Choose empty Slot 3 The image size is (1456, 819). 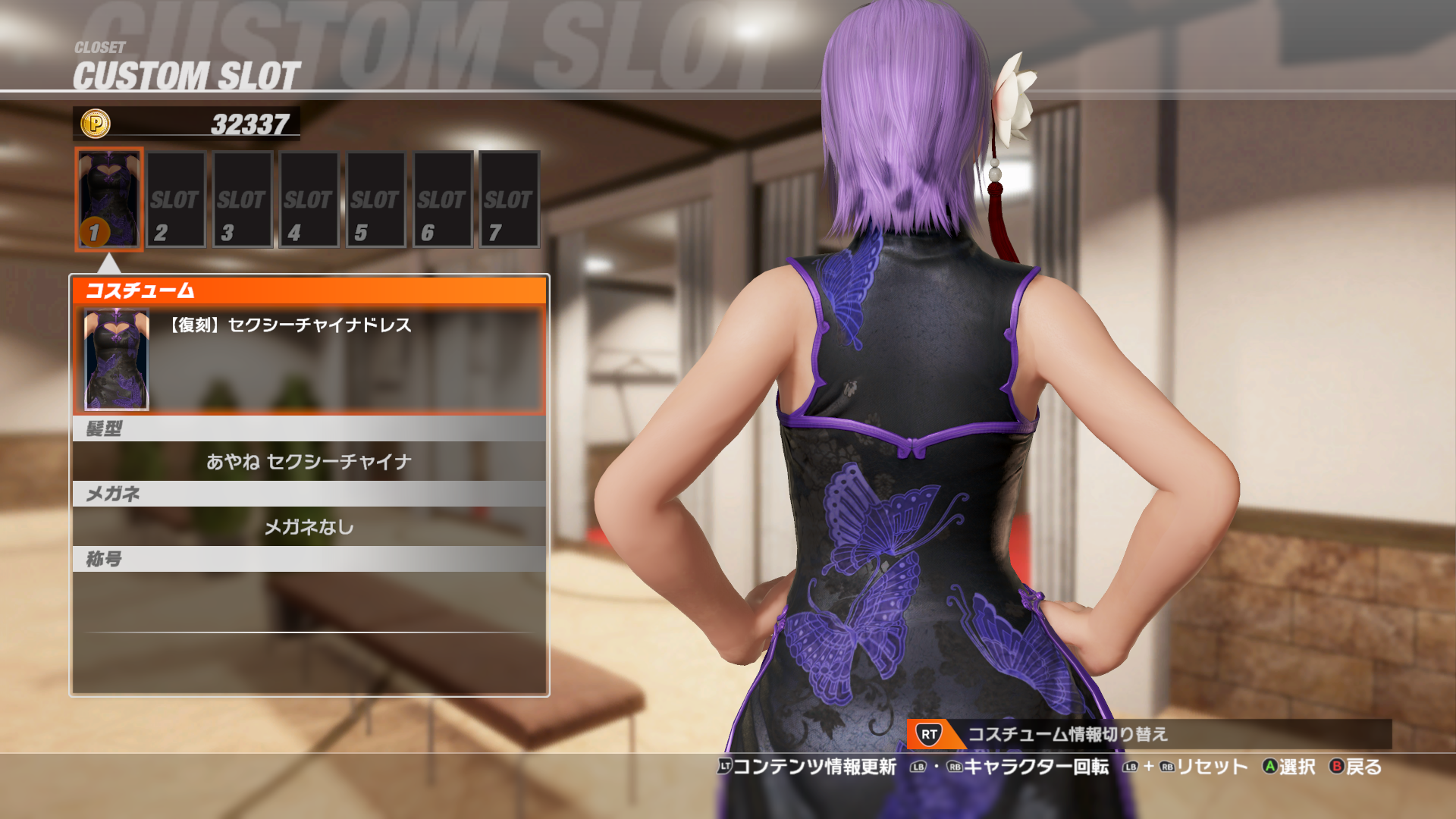243,199
